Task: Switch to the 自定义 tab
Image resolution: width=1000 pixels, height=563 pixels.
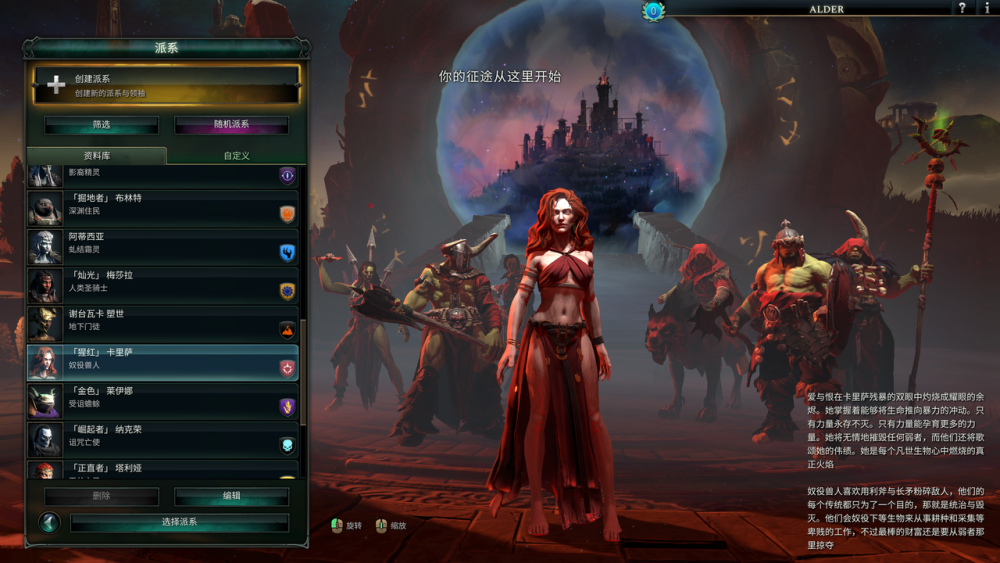Action: point(236,156)
